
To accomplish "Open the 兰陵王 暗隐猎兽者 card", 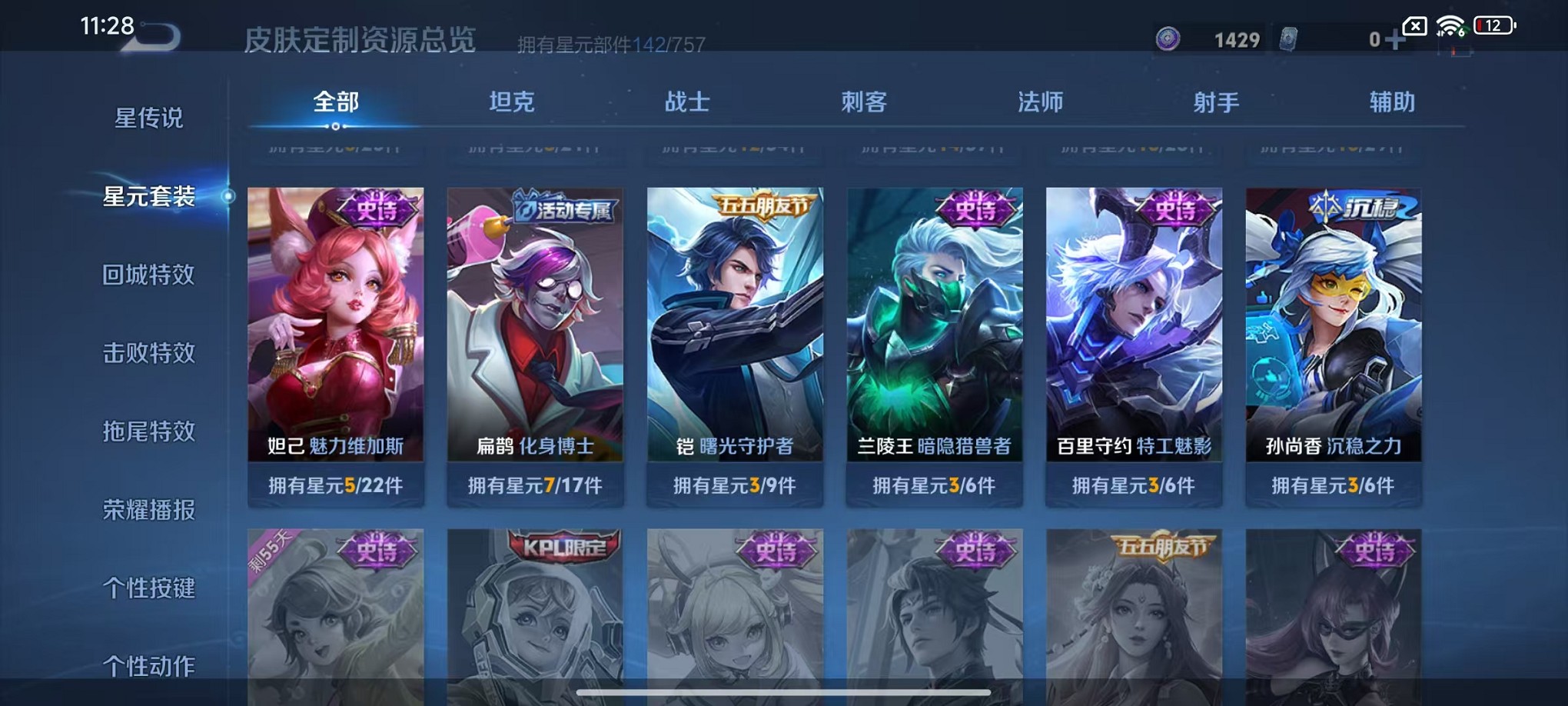I will click(x=935, y=331).
